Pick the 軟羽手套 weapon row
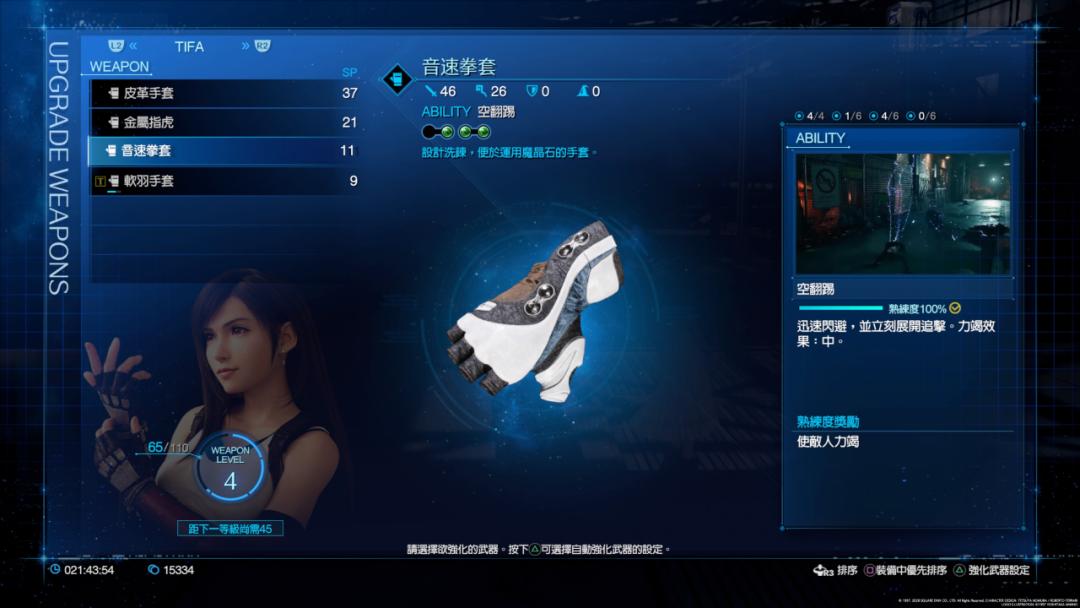Viewport: 1080px width, 608px height. (x=224, y=181)
